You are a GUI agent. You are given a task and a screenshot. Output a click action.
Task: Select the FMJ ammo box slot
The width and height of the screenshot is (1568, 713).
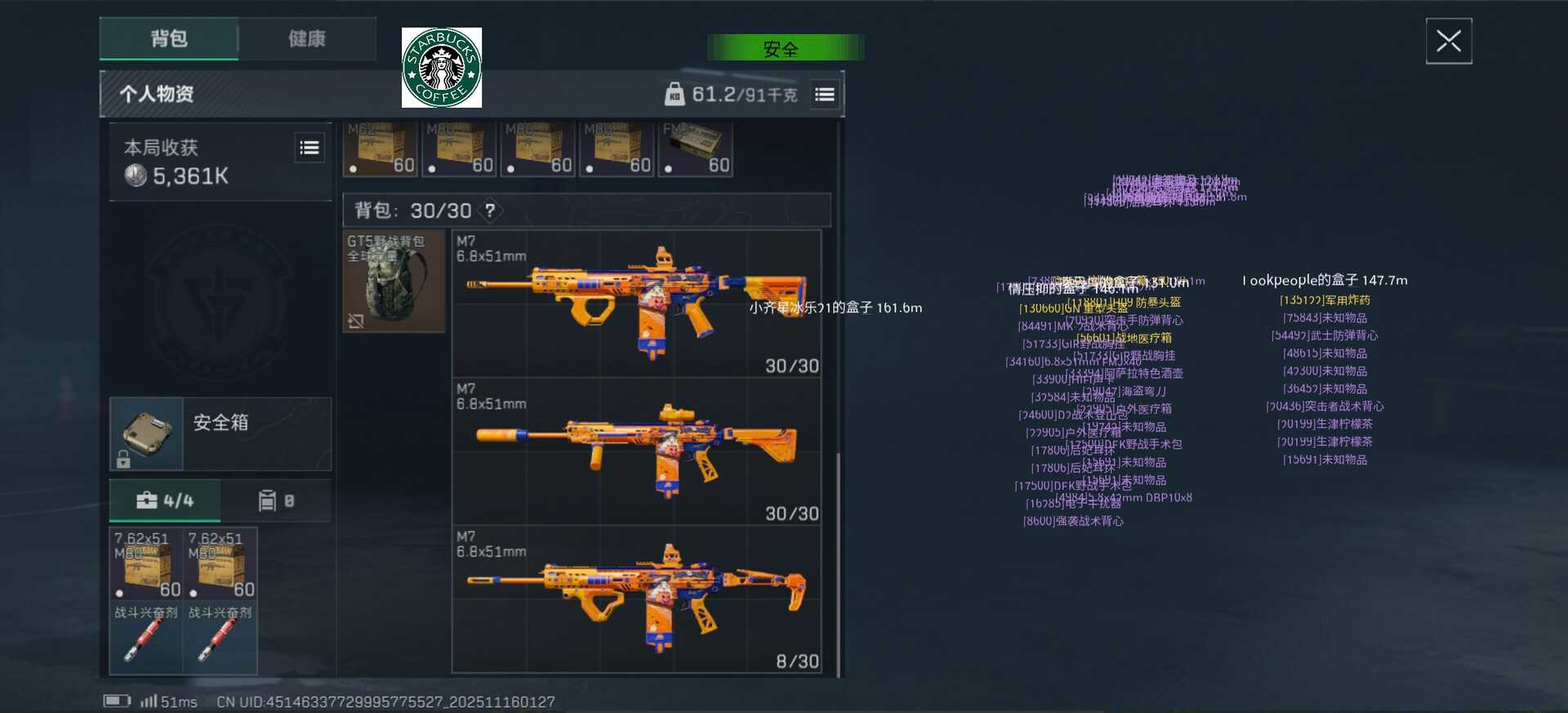[x=696, y=149]
